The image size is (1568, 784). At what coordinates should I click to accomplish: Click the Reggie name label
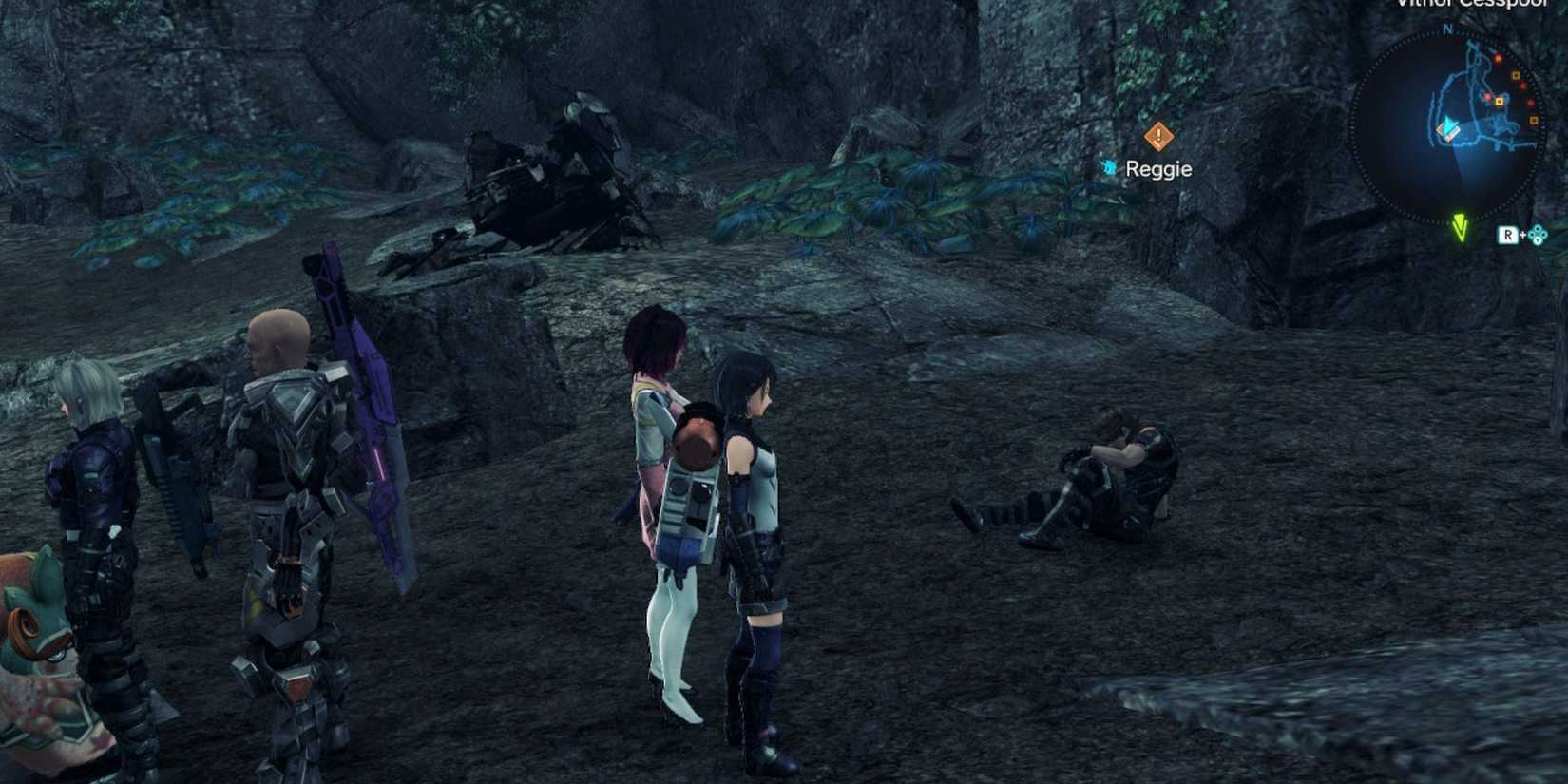(1159, 169)
